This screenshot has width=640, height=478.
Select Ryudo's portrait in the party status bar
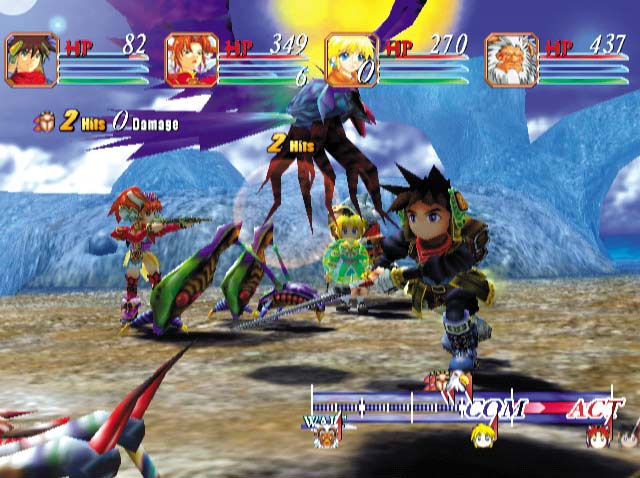31,60
